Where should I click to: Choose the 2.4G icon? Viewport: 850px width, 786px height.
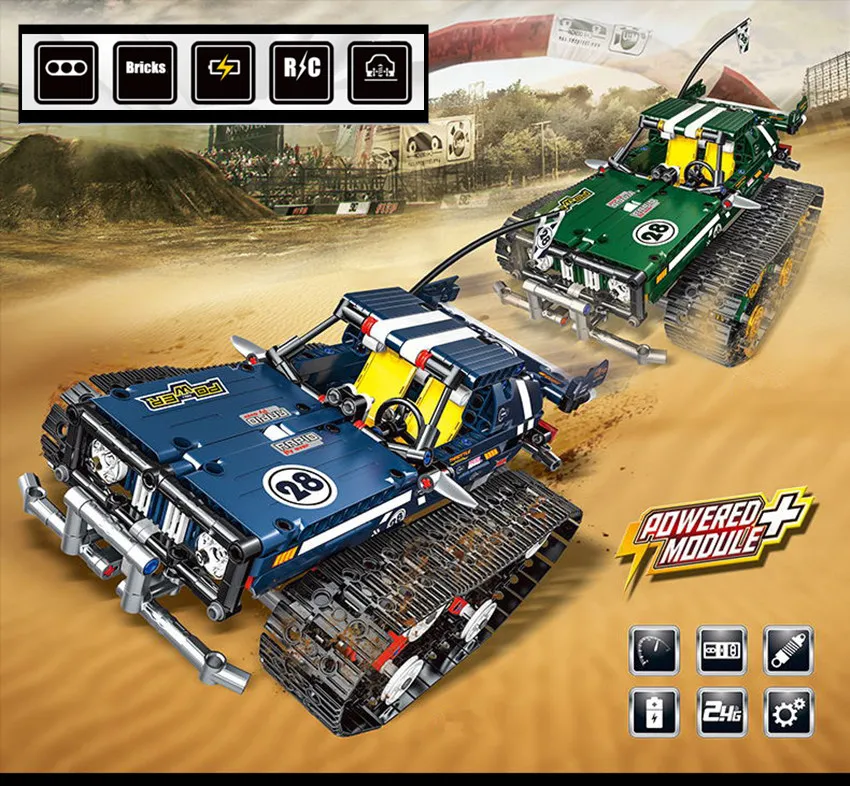722,712
